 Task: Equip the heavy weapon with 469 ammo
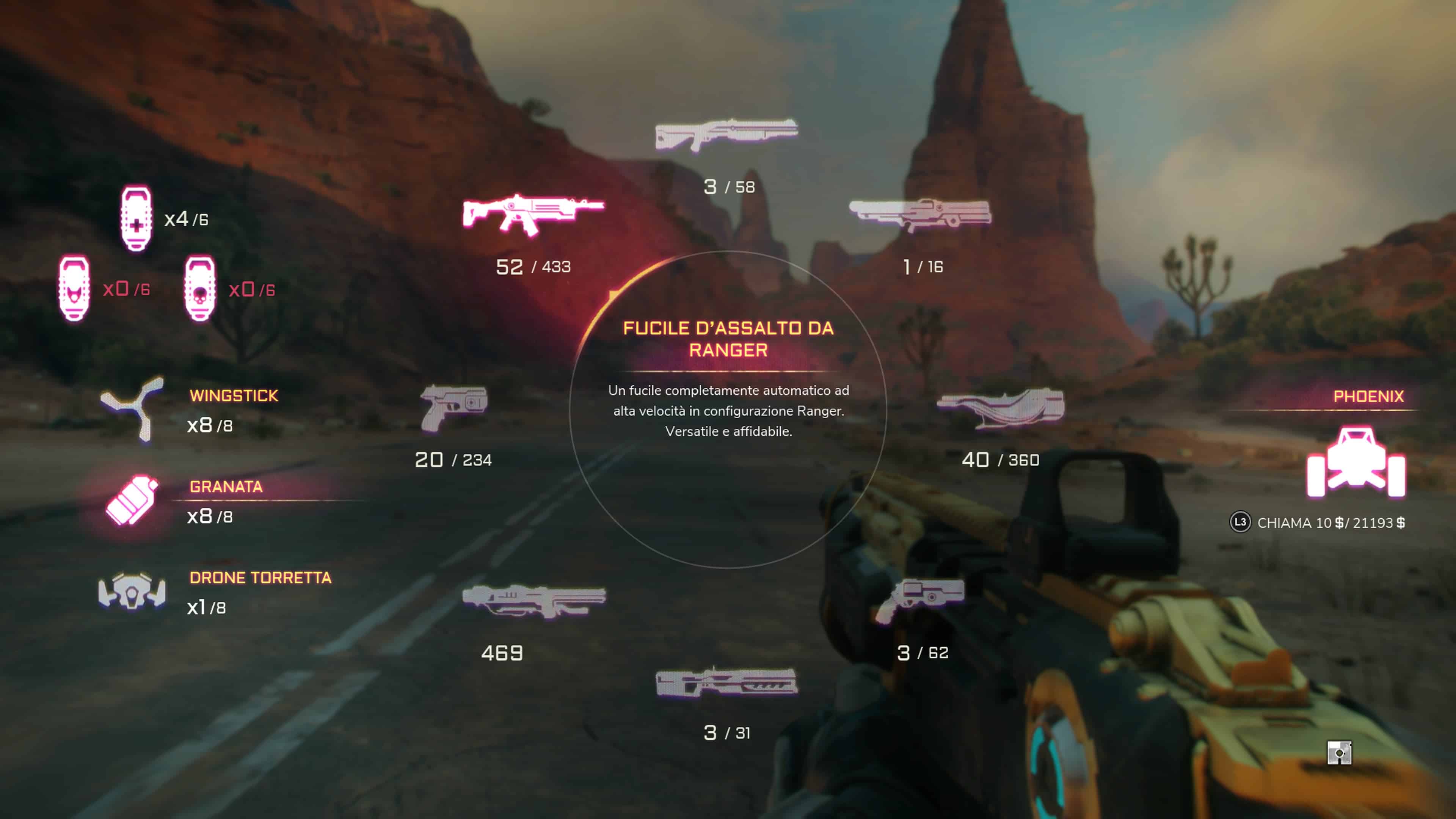point(533,600)
